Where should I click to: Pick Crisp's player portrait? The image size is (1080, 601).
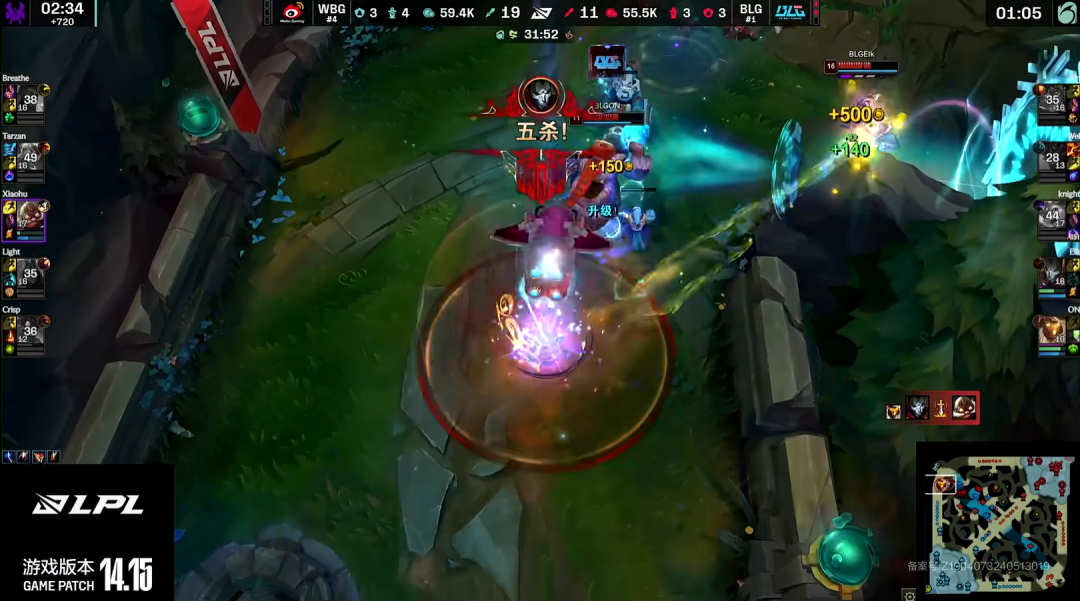click(x=30, y=332)
